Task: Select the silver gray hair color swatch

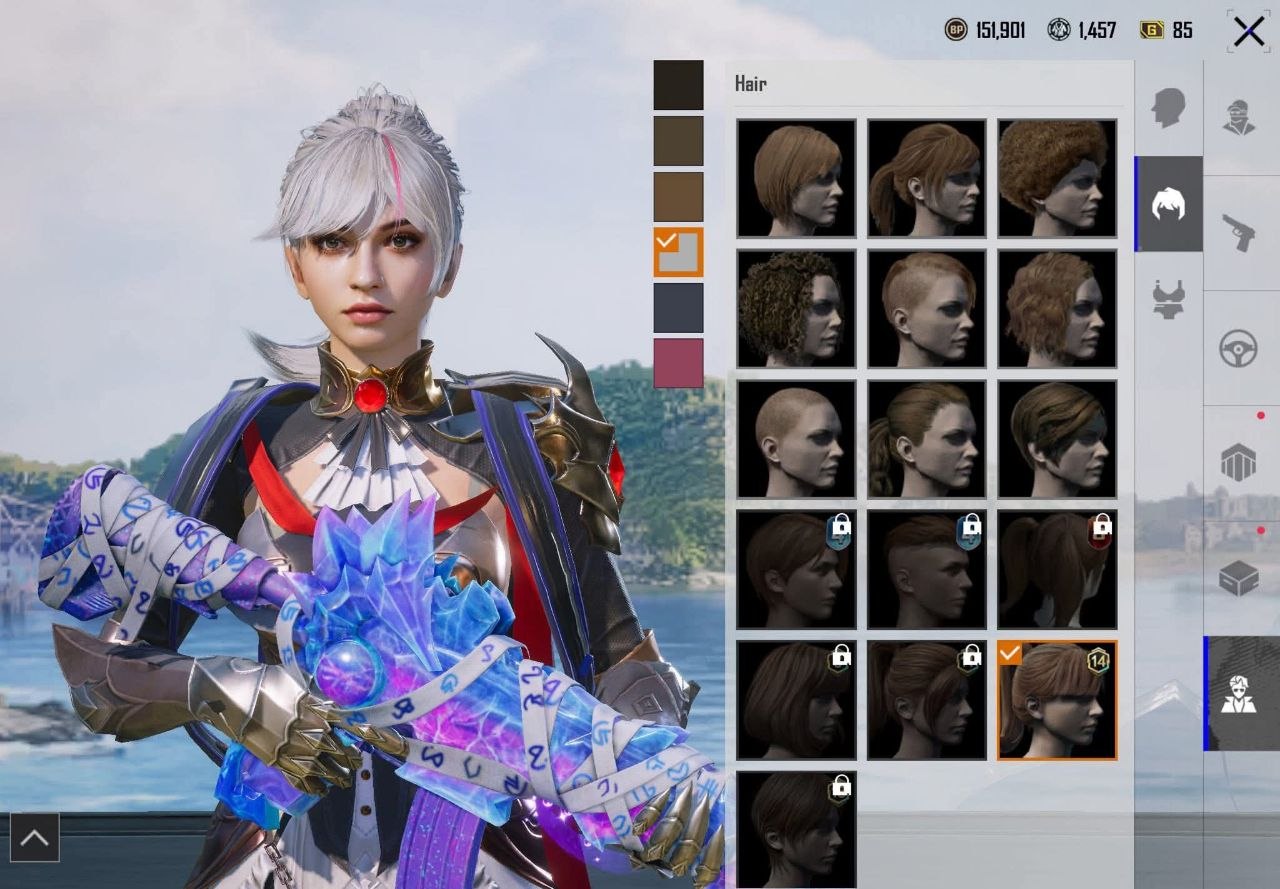Action: coord(678,252)
